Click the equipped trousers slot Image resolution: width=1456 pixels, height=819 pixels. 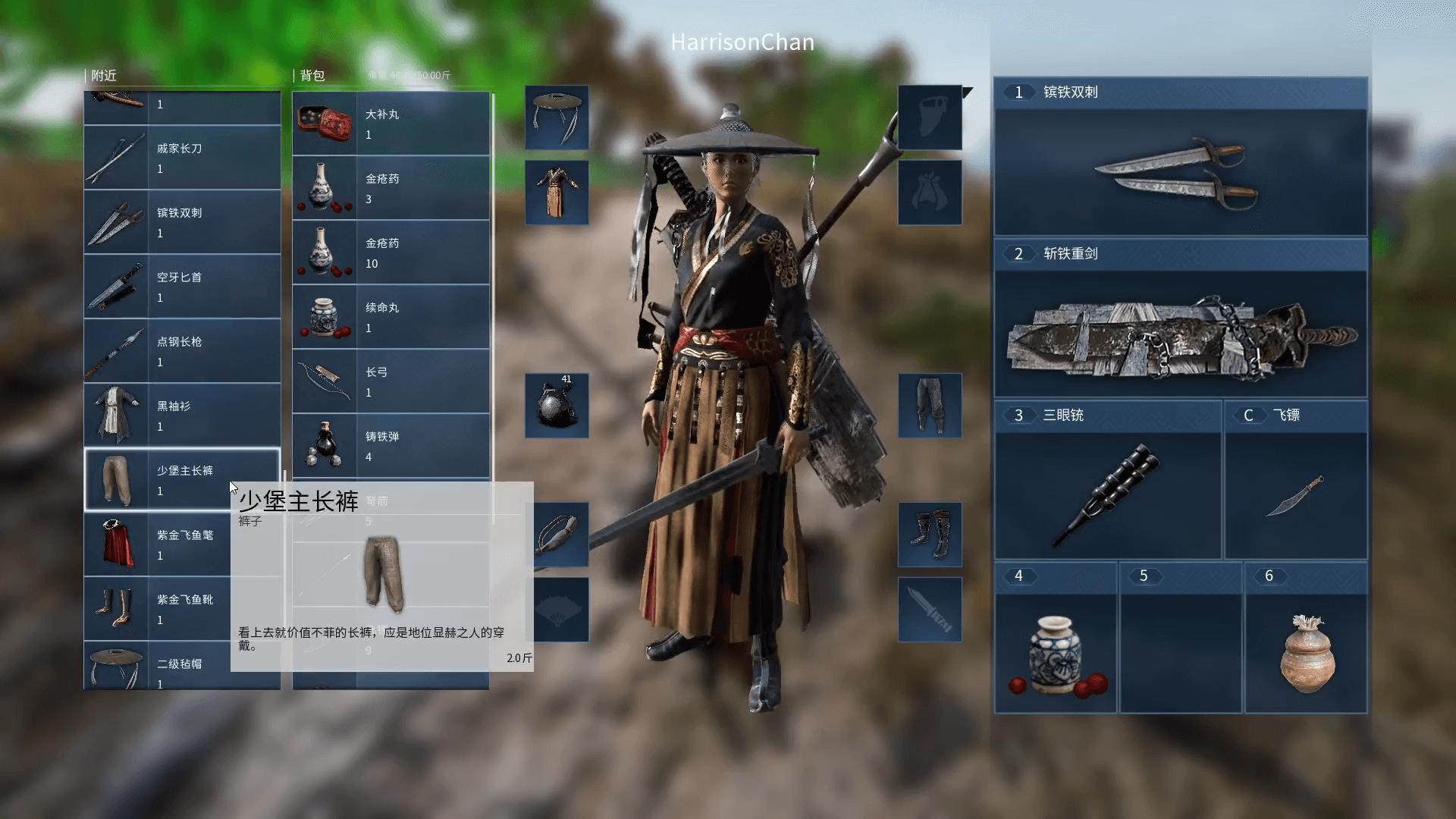click(930, 406)
